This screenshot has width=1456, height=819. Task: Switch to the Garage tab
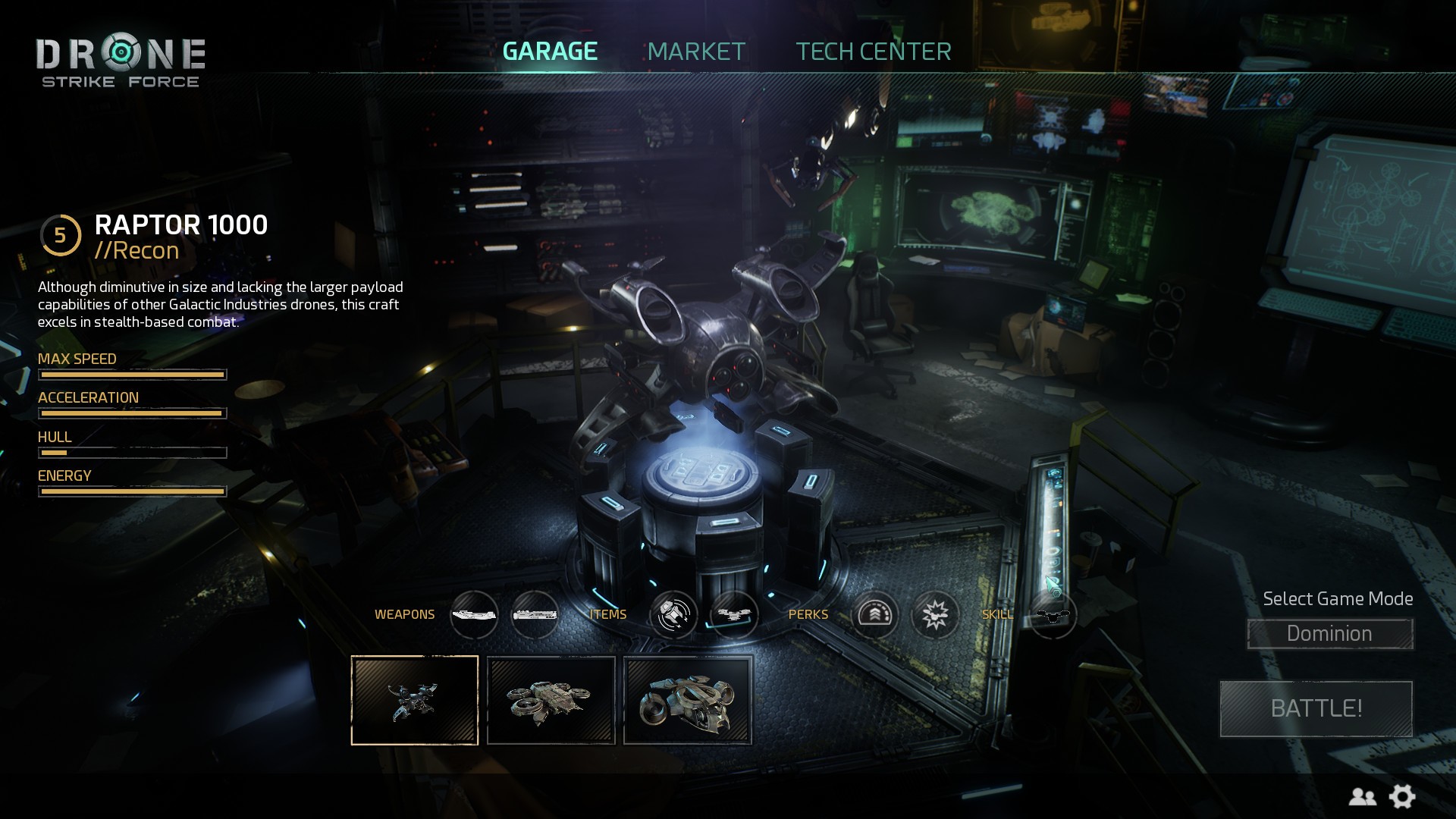click(550, 52)
